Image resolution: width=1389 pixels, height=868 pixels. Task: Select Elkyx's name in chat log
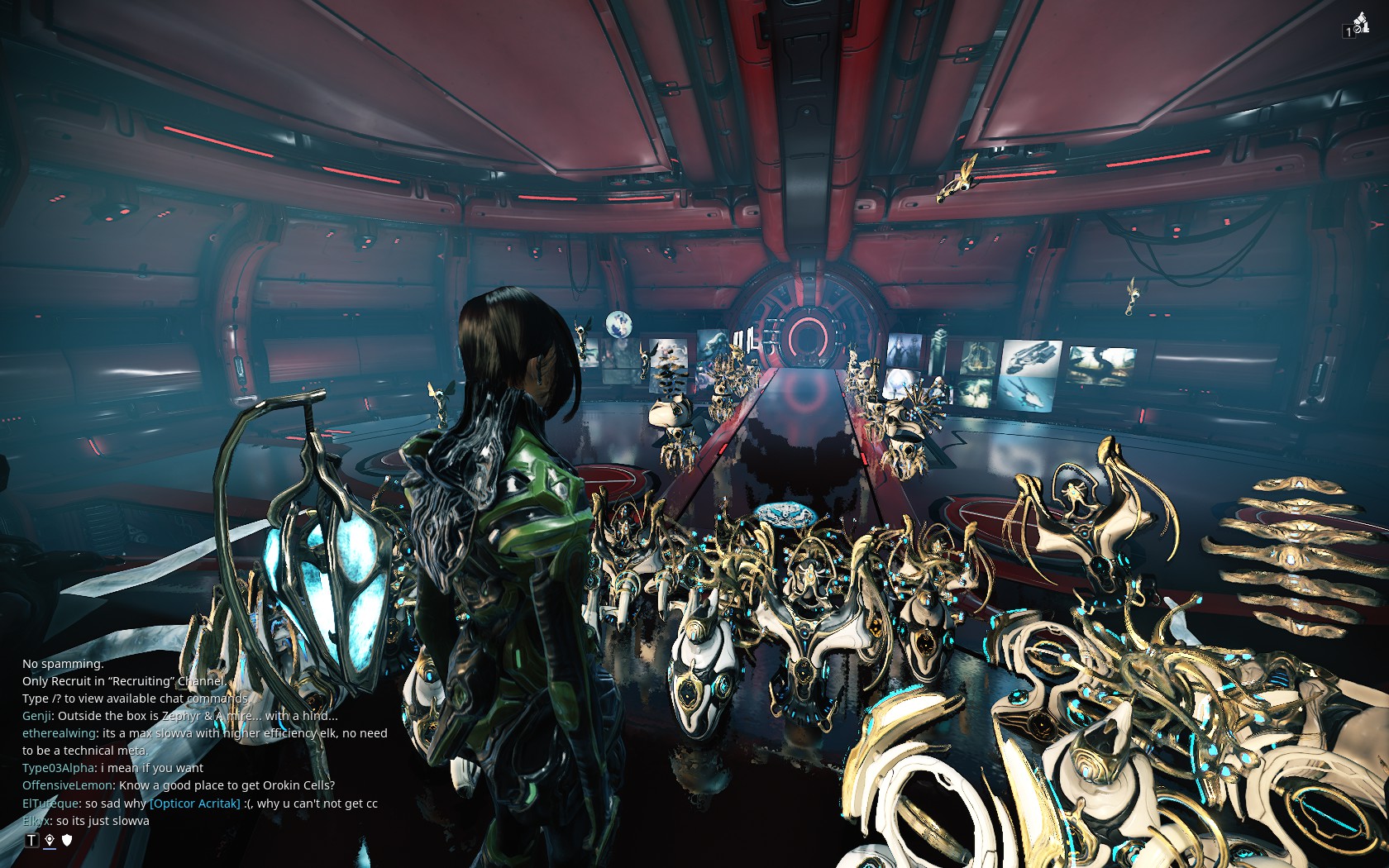tap(36, 821)
